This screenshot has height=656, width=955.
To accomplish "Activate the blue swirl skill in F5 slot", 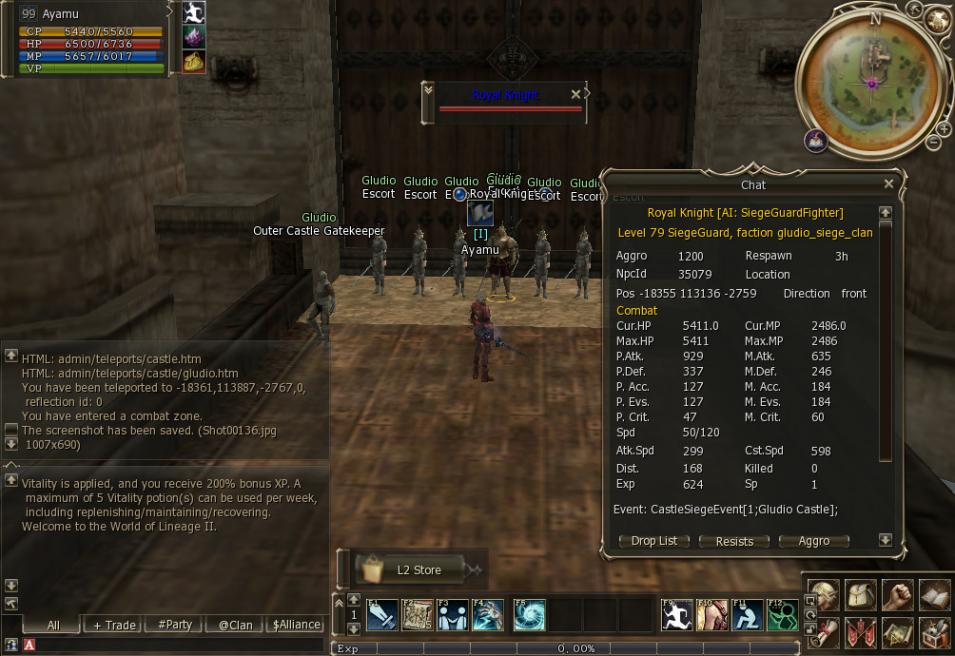I will point(530,614).
